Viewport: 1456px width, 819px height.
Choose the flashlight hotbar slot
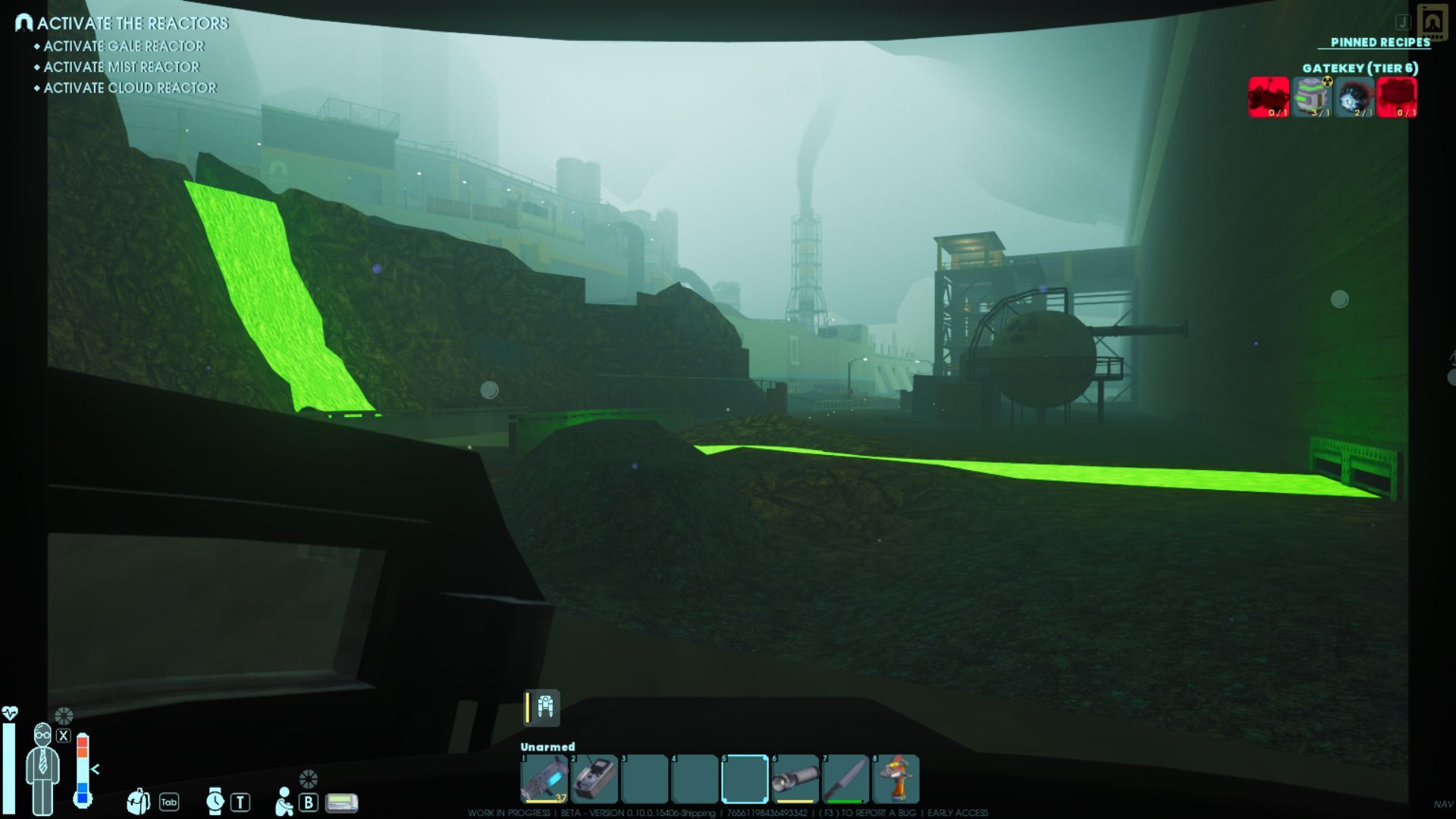795,779
